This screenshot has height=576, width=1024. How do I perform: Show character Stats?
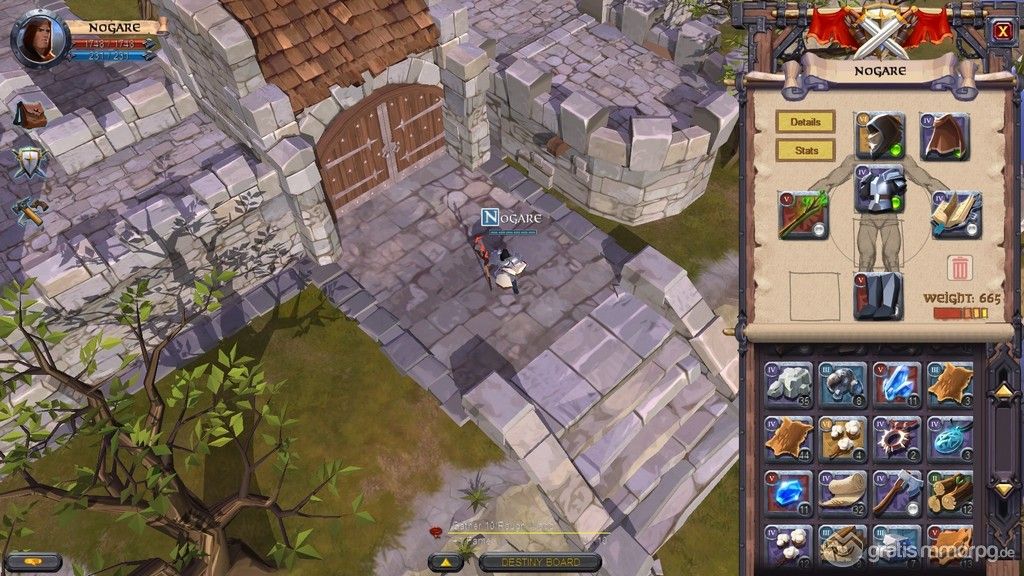[x=805, y=151]
